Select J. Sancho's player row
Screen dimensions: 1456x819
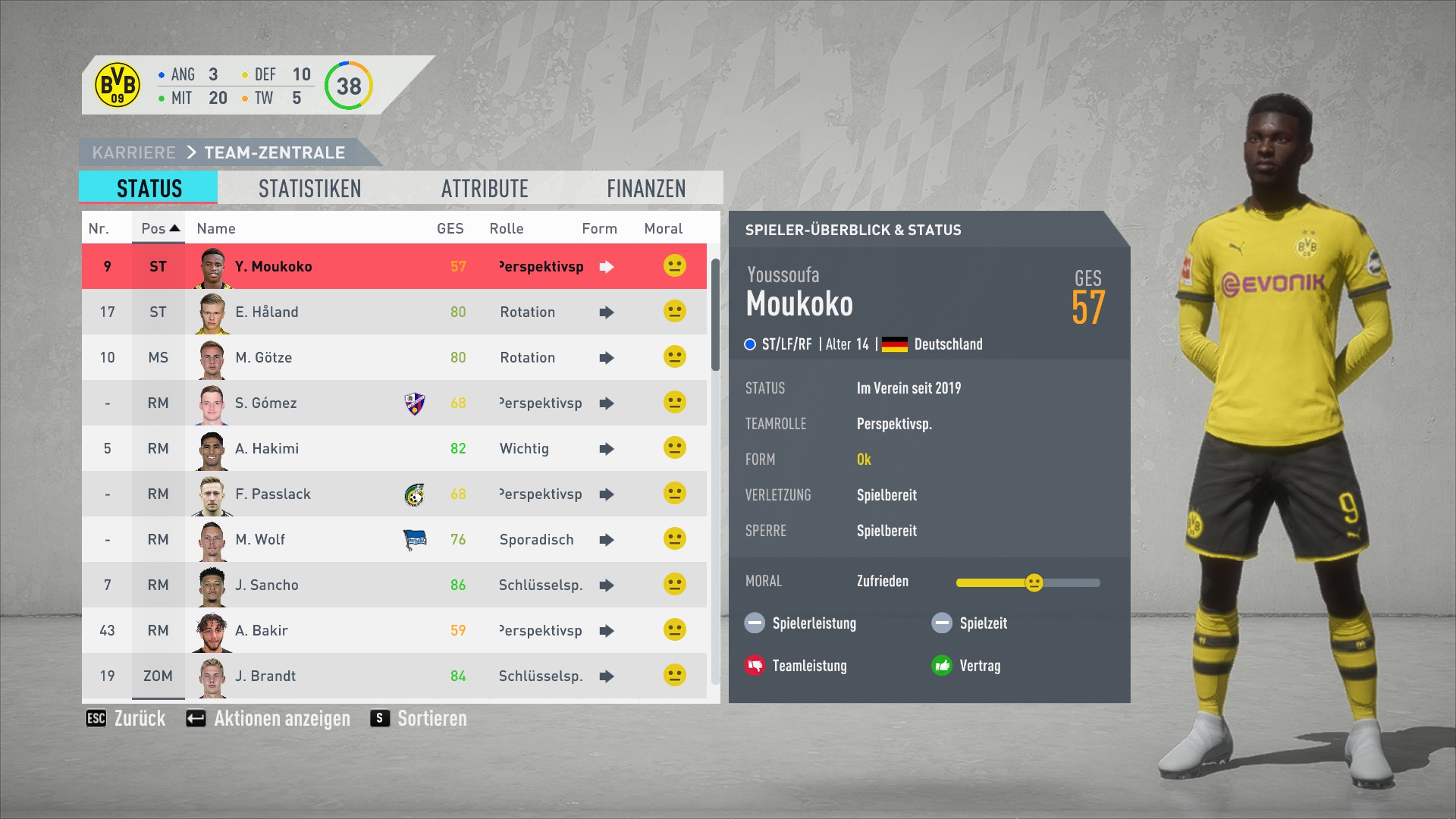[x=266, y=585]
